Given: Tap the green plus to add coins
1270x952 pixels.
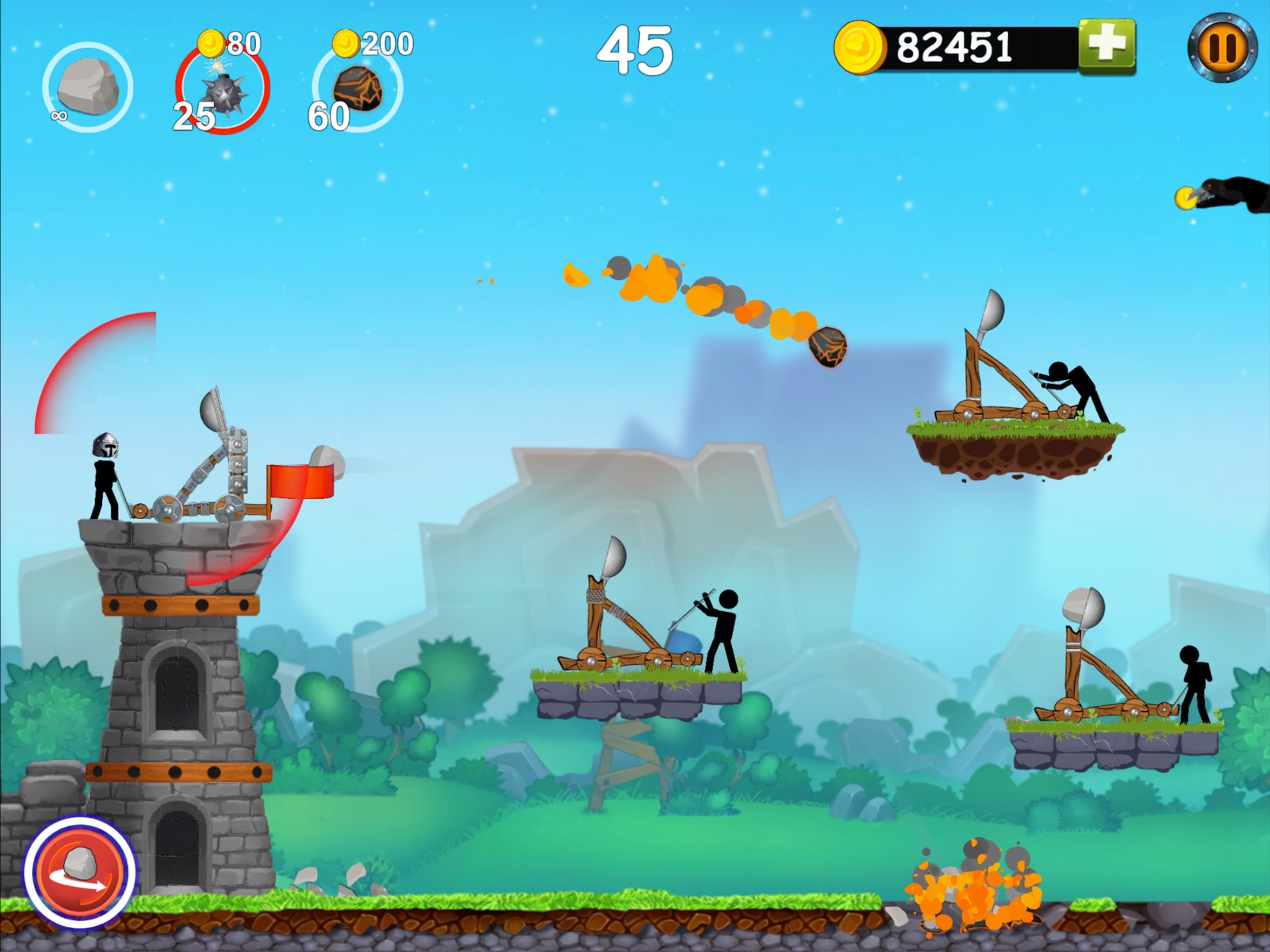Looking at the screenshot, I should tap(1106, 47).
